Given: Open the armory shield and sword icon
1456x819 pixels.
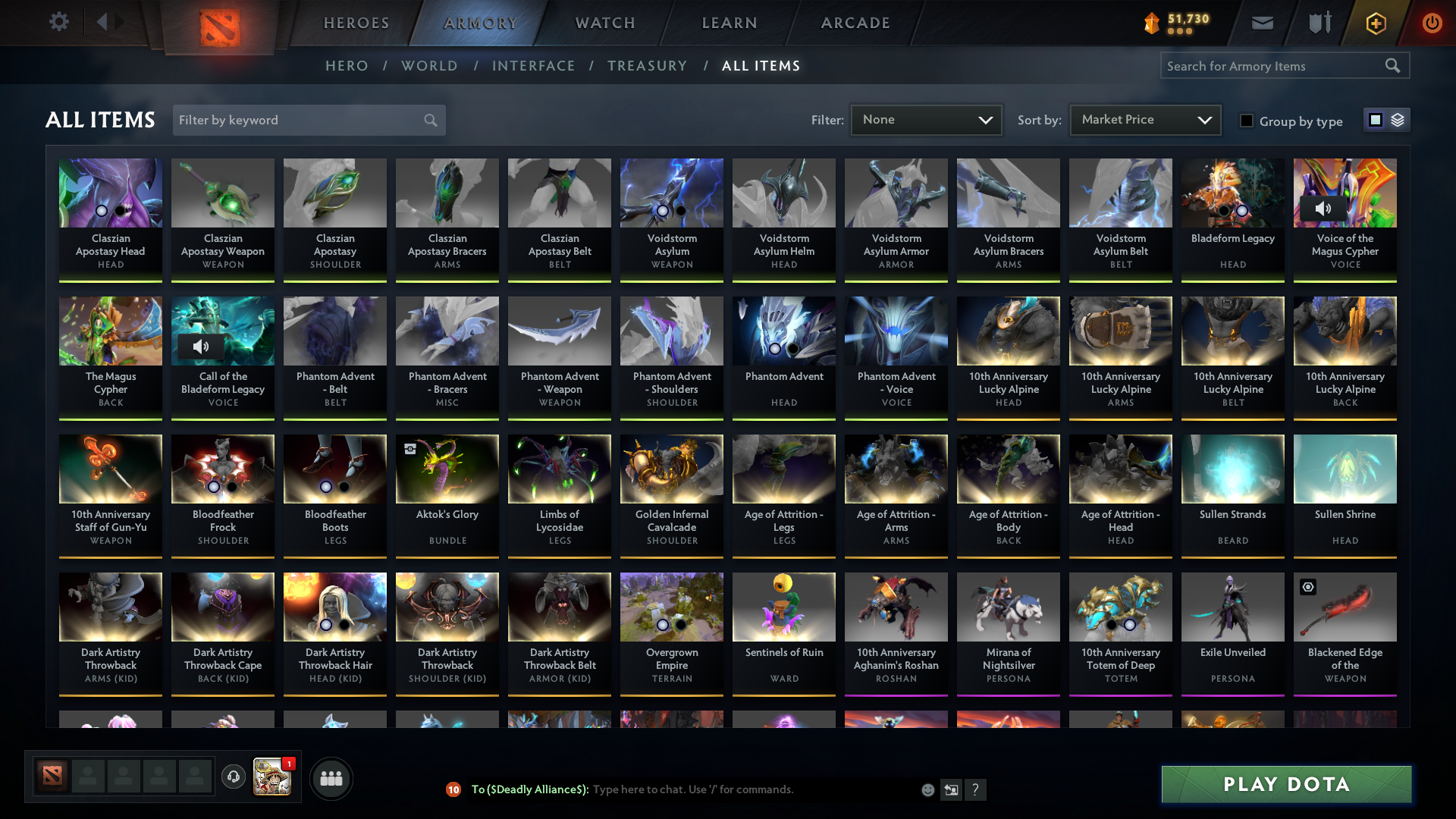Looking at the screenshot, I should [x=1318, y=22].
